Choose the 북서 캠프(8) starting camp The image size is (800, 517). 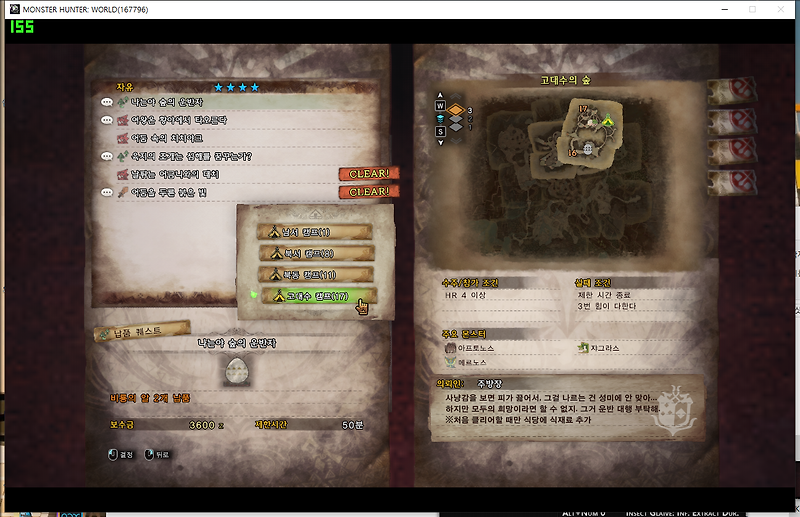(x=316, y=252)
